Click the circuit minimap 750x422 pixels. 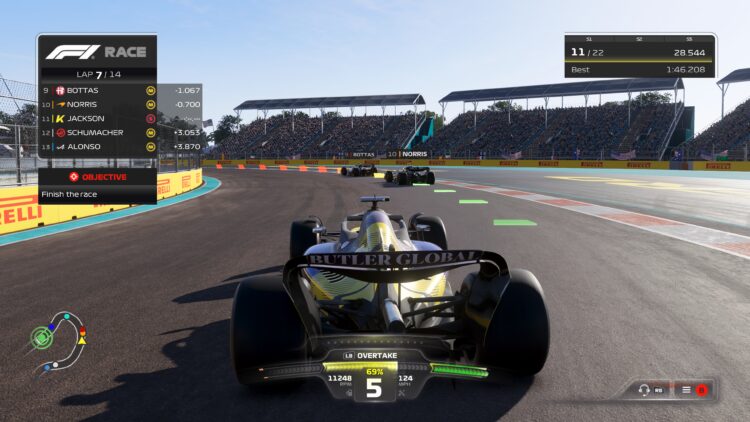pyautogui.click(x=58, y=342)
